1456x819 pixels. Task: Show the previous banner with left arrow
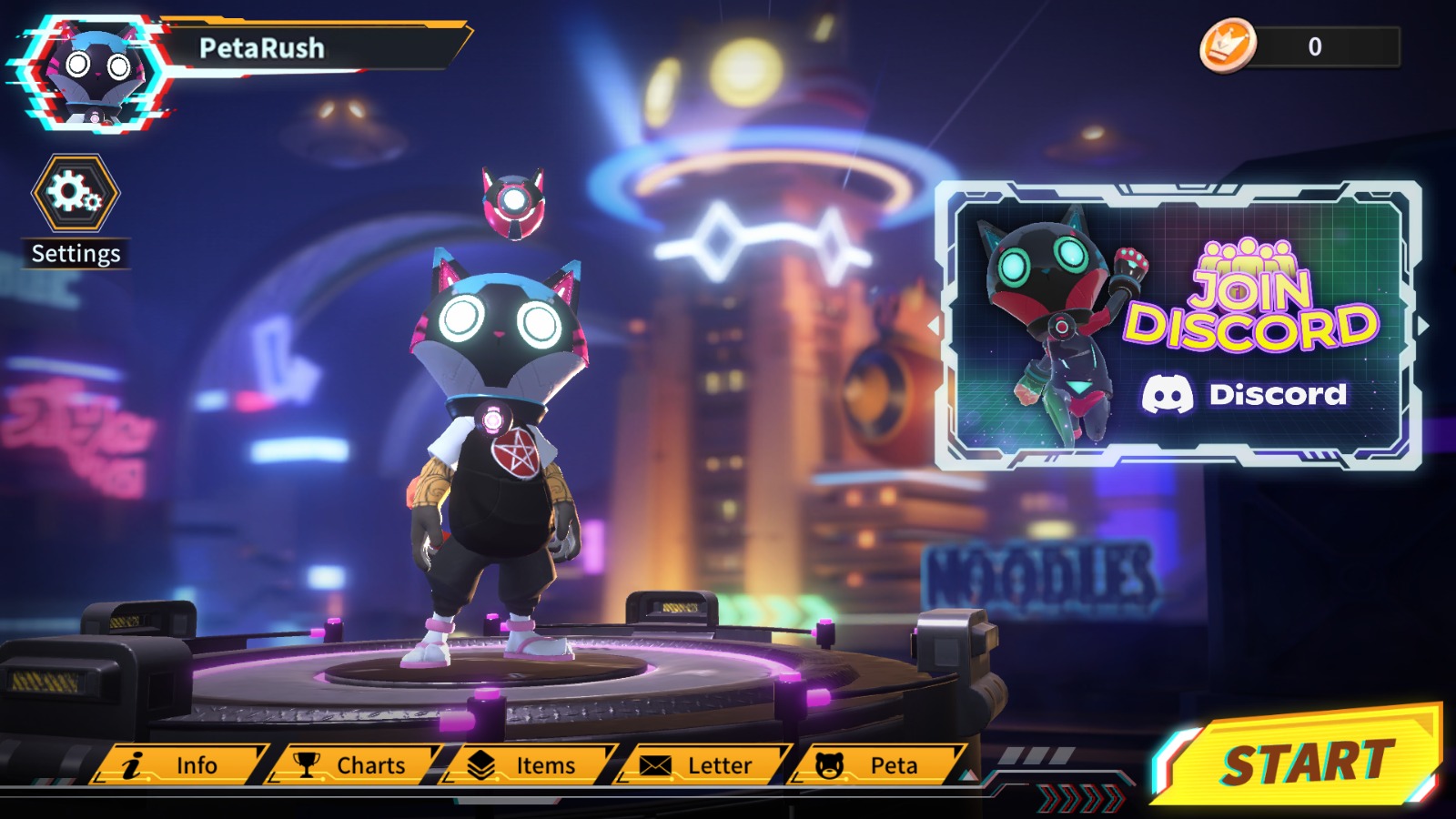pyautogui.click(x=933, y=325)
